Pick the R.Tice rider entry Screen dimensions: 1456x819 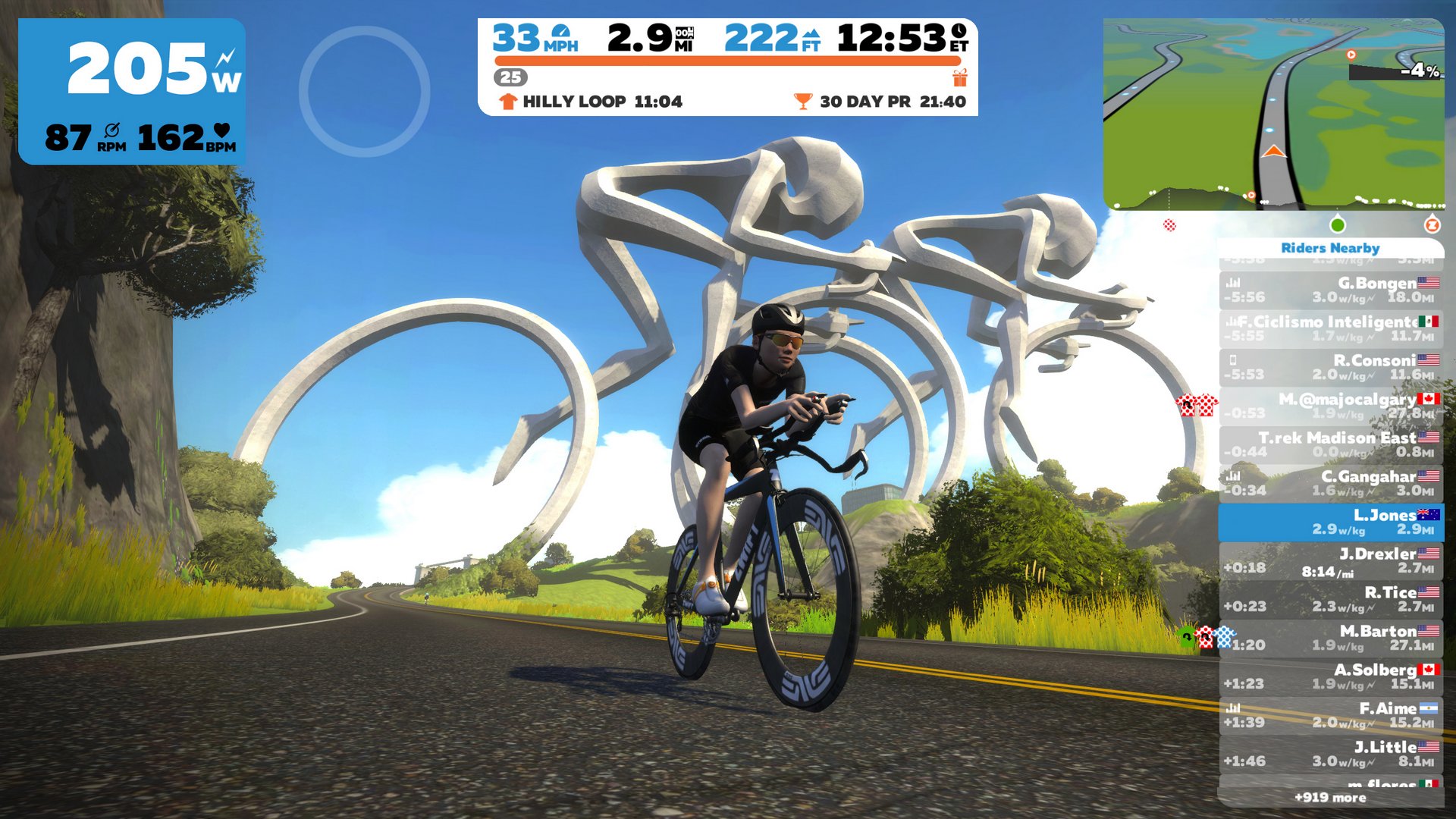click(x=1331, y=599)
